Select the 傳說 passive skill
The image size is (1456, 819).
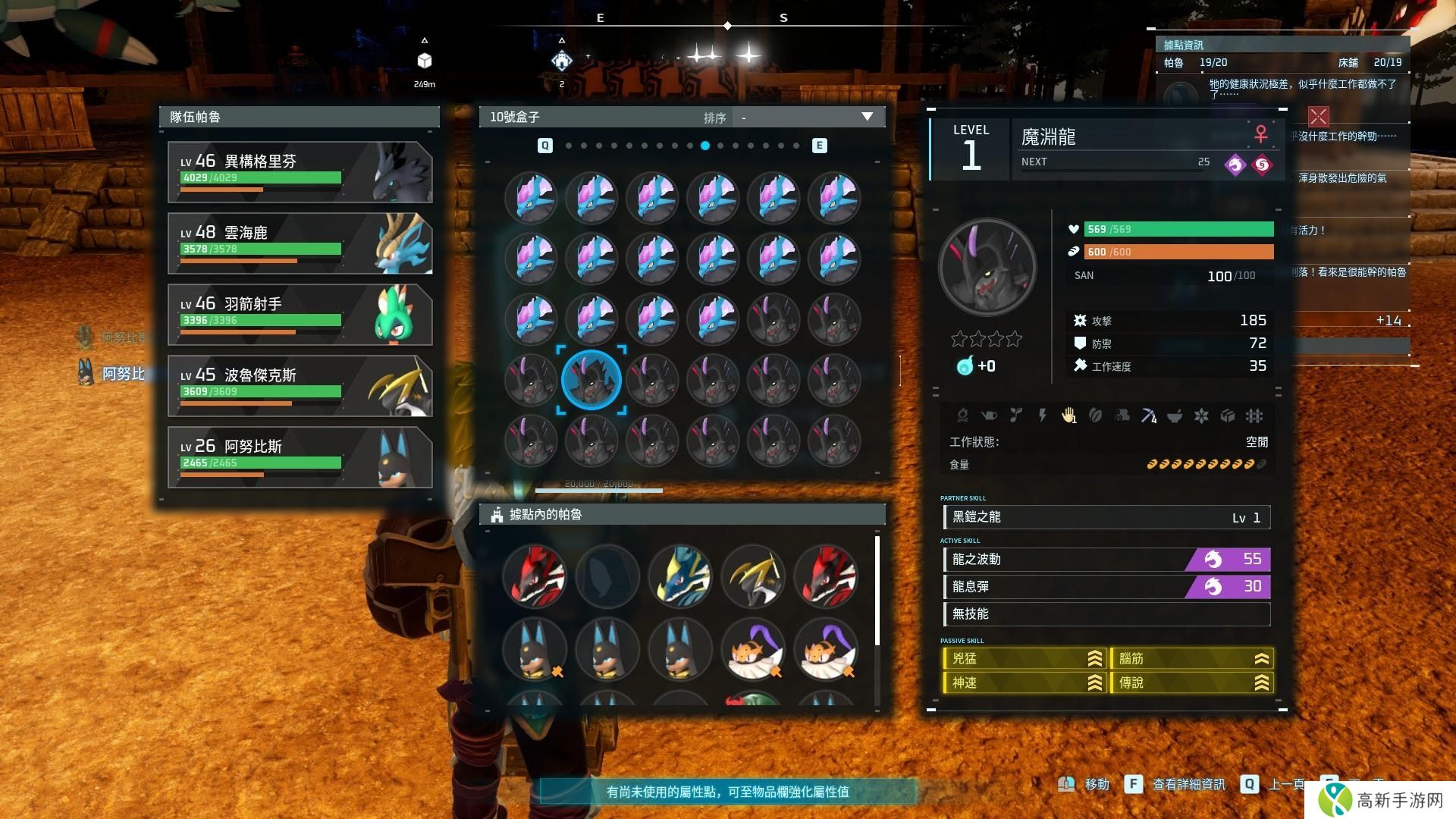click(x=1191, y=683)
